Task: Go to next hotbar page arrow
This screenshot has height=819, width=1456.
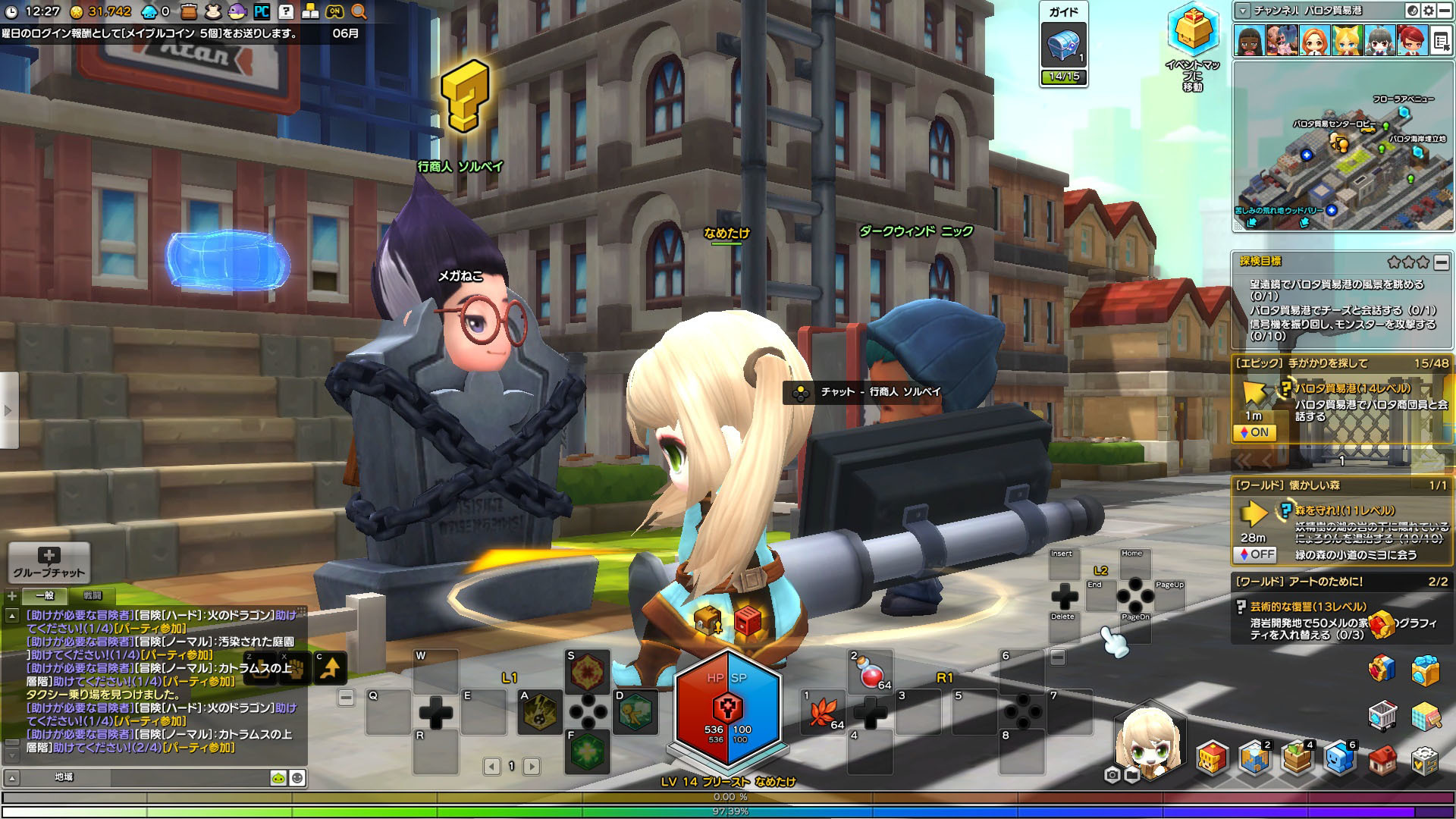Action: (532, 767)
